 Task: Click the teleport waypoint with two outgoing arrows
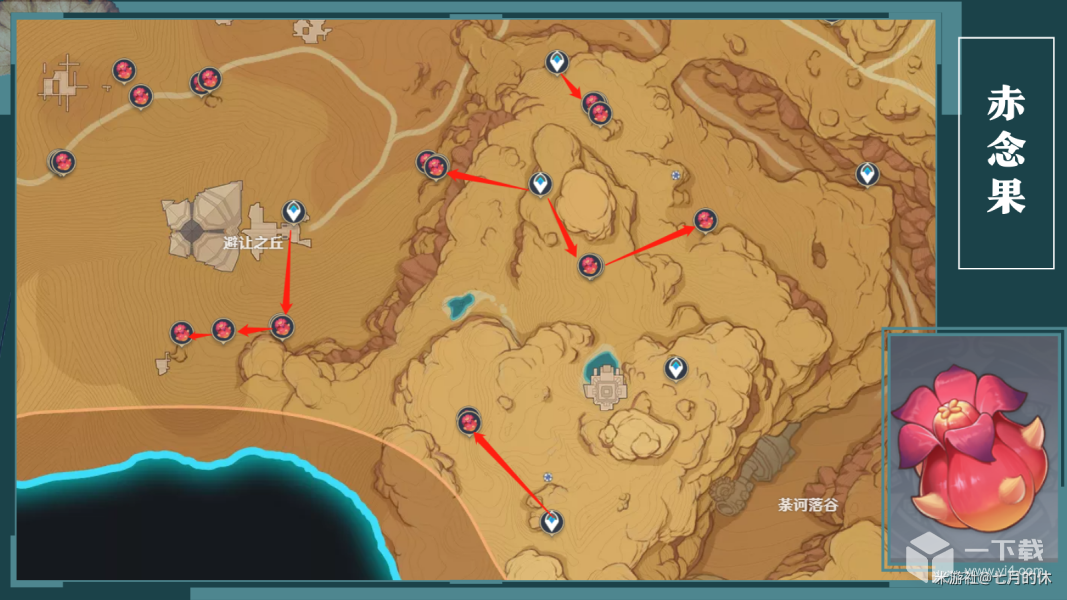click(540, 183)
